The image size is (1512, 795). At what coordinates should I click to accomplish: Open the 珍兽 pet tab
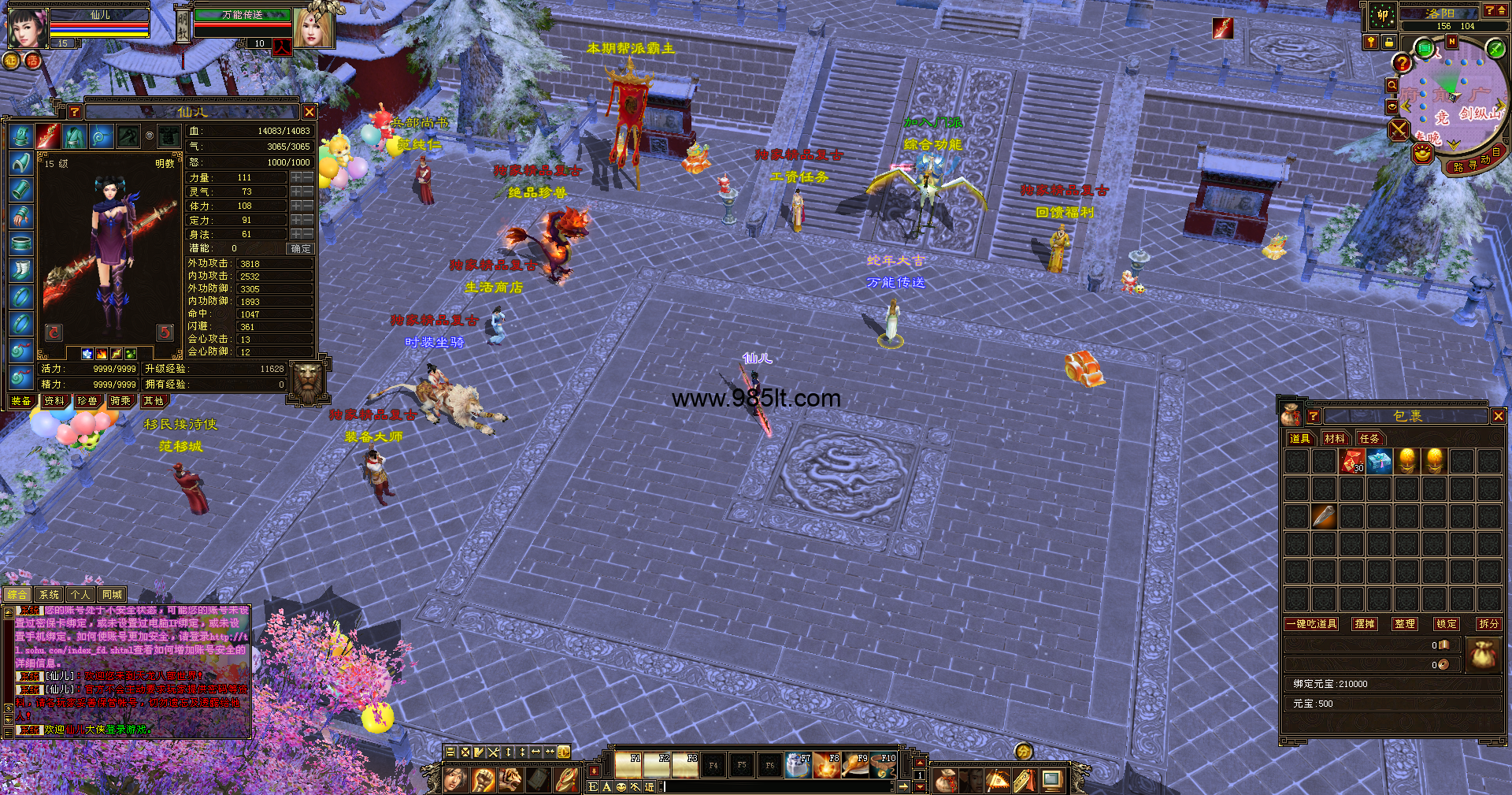pos(87,401)
